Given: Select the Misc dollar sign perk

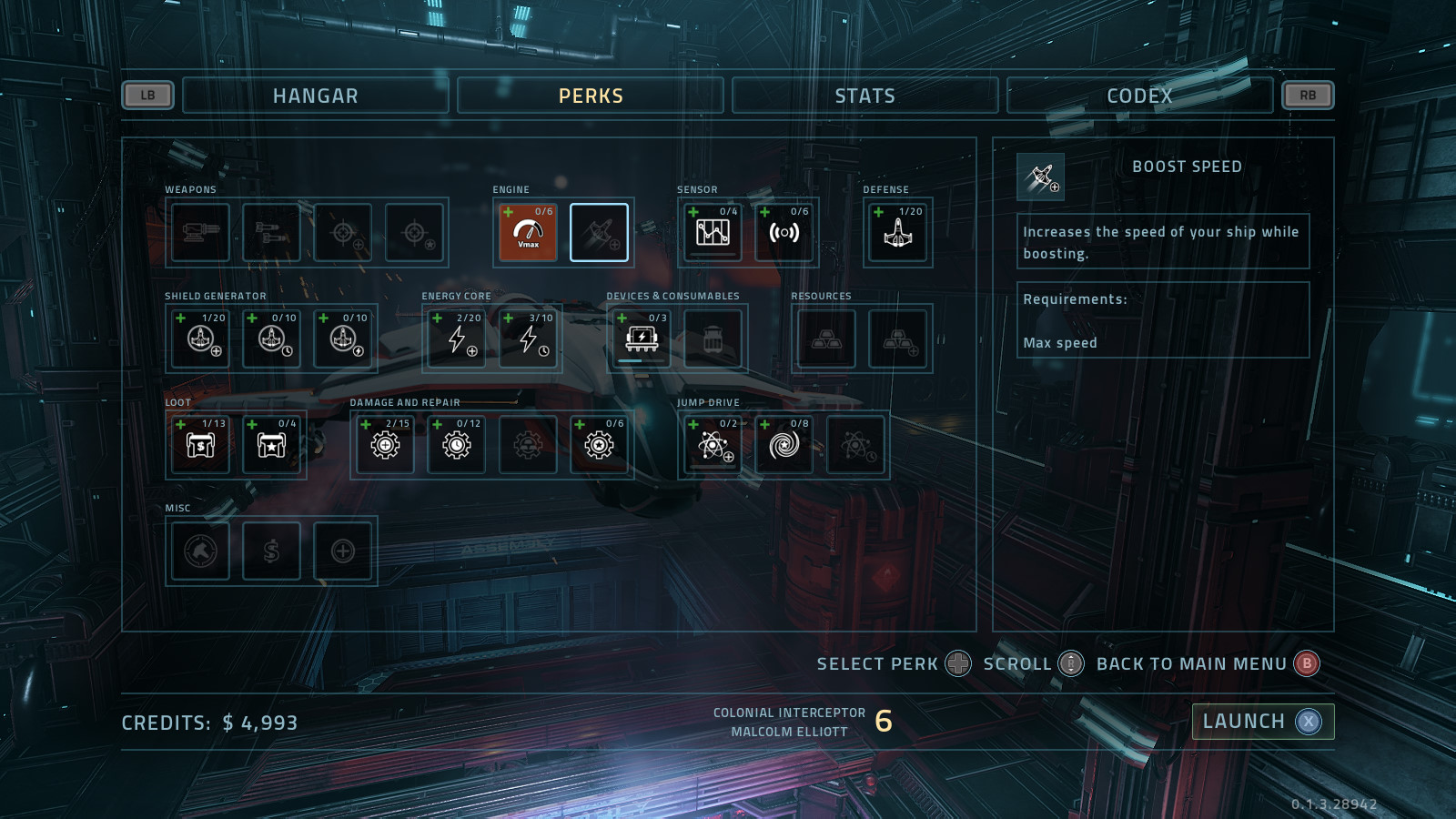Looking at the screenshot, I should click(x=271, y=551).
